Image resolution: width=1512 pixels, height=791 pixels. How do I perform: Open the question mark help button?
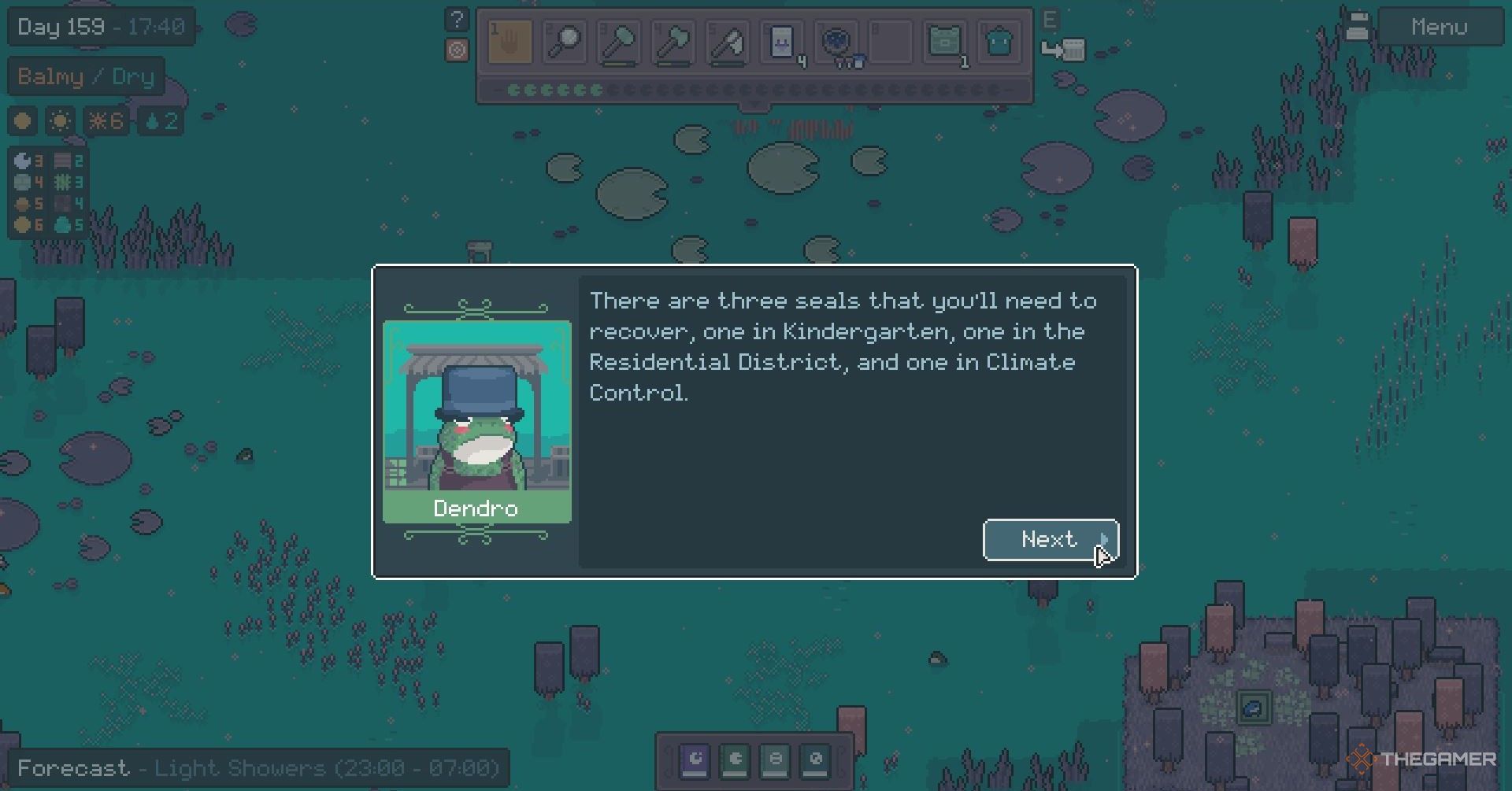[x=457, y=20]
